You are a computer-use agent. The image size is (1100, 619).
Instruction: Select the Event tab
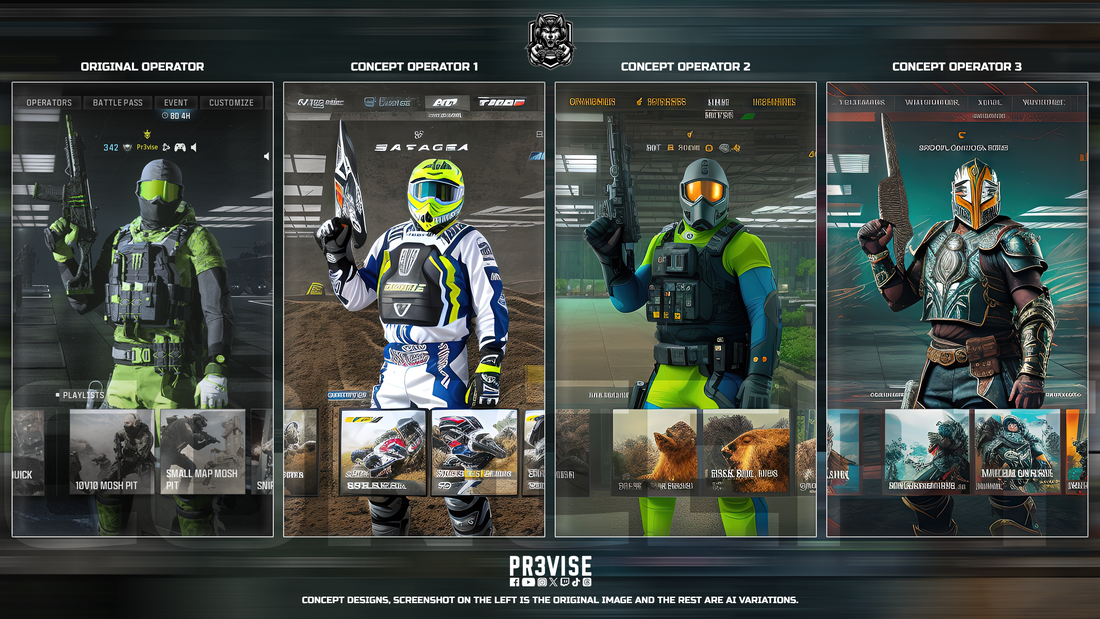click(176, 102)
